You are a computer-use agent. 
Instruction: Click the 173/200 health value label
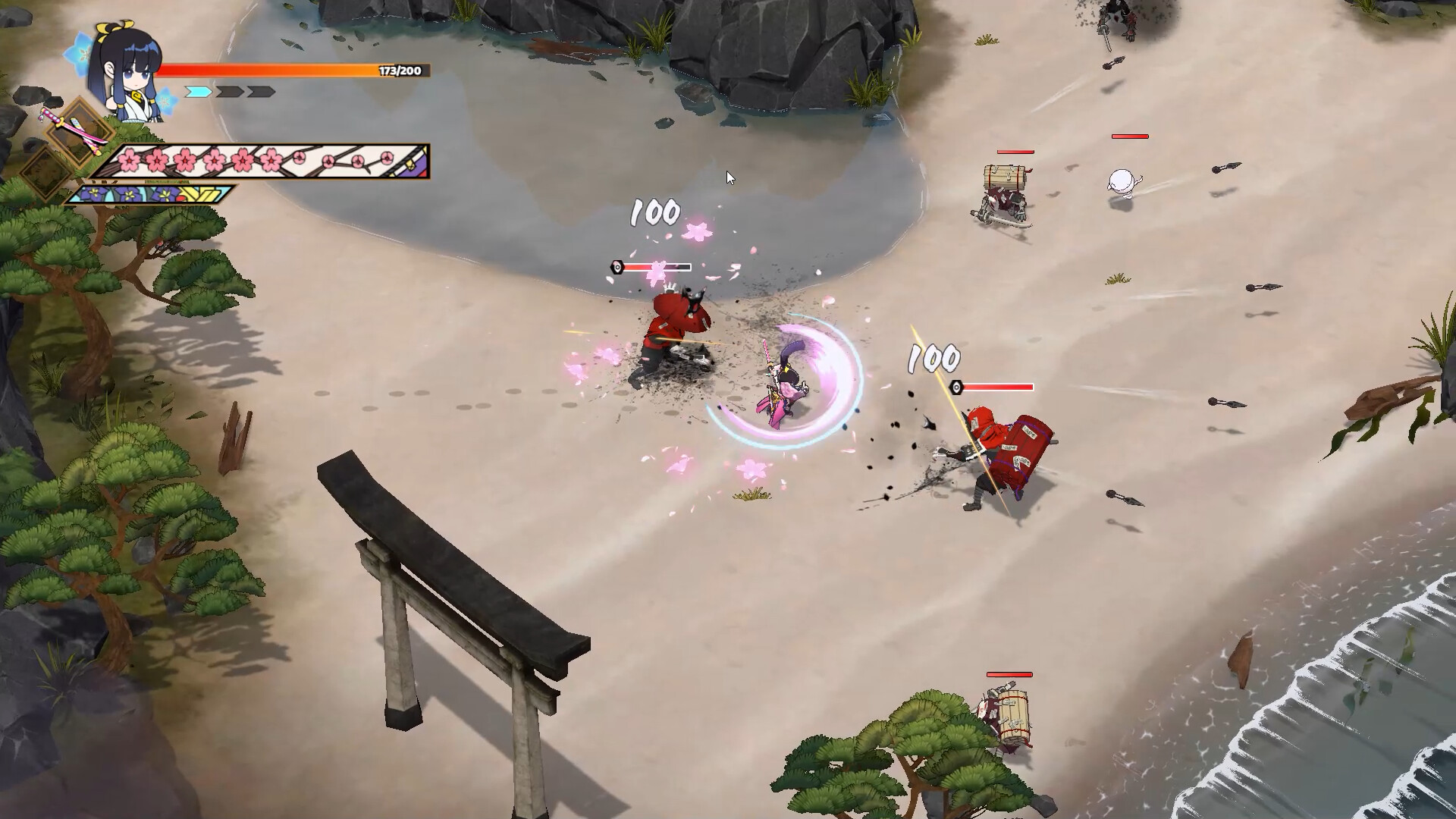(400, 70)
